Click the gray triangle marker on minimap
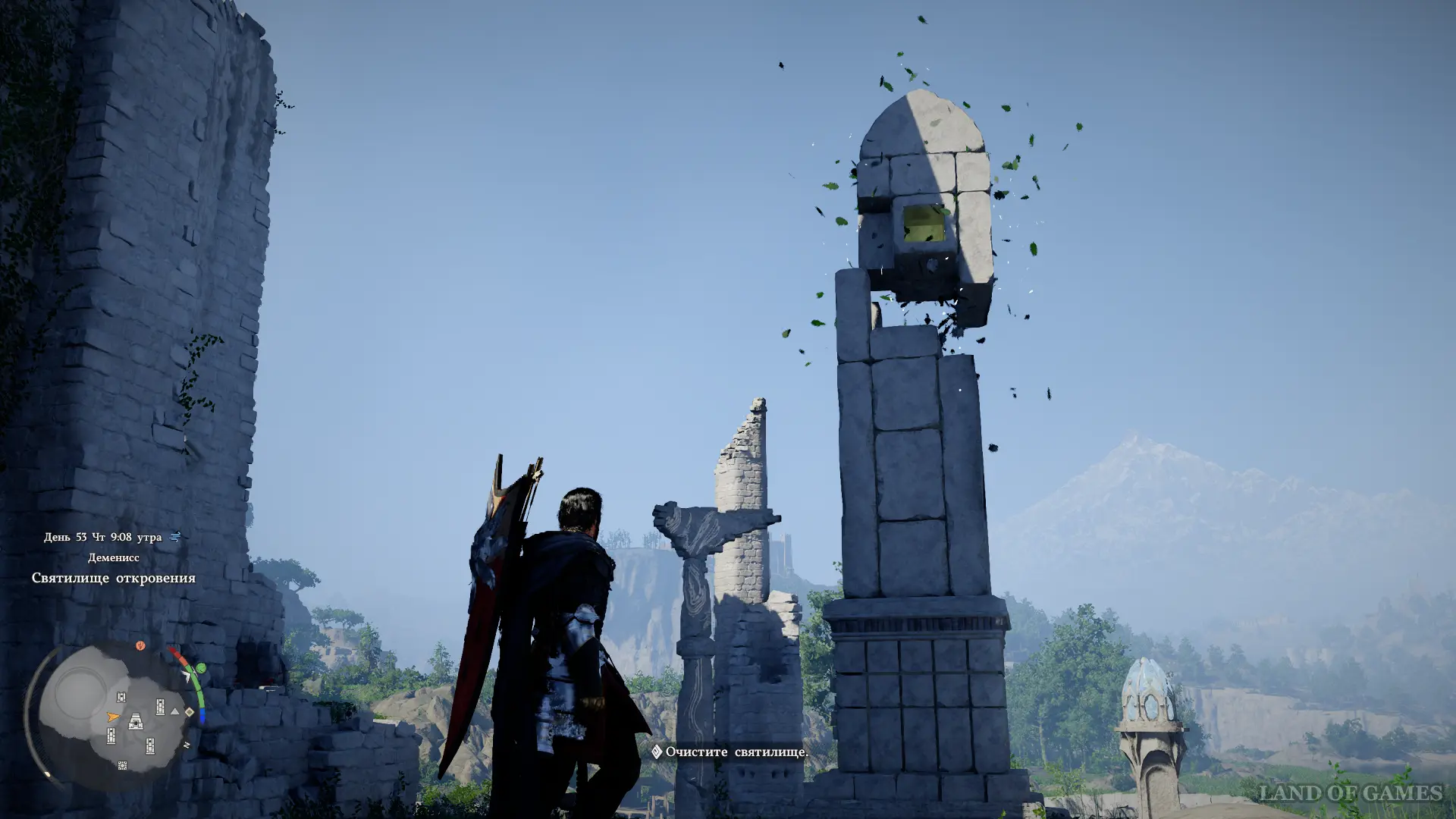The image size is (1456, 819). point(175,711)
